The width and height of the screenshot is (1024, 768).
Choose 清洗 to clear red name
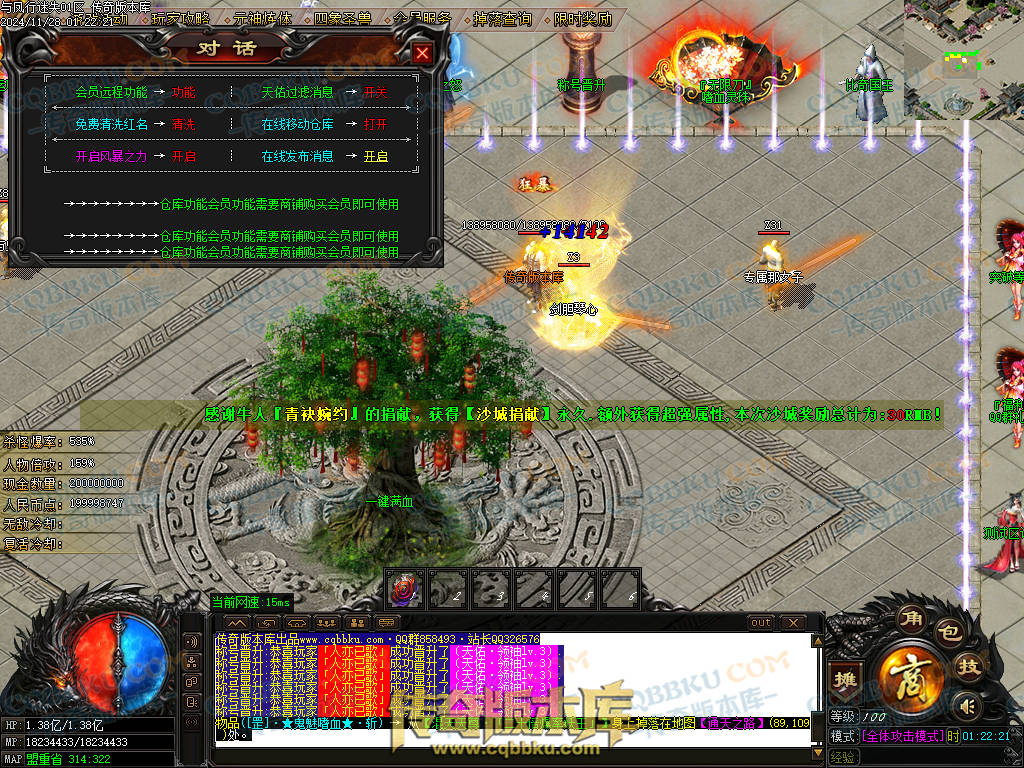[184, 125]
